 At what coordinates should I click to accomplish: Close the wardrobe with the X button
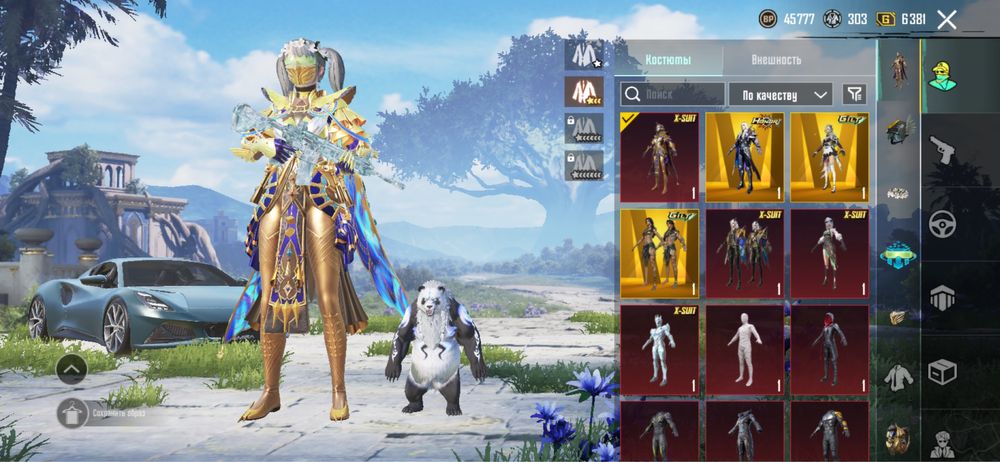(x=947, y=19)
